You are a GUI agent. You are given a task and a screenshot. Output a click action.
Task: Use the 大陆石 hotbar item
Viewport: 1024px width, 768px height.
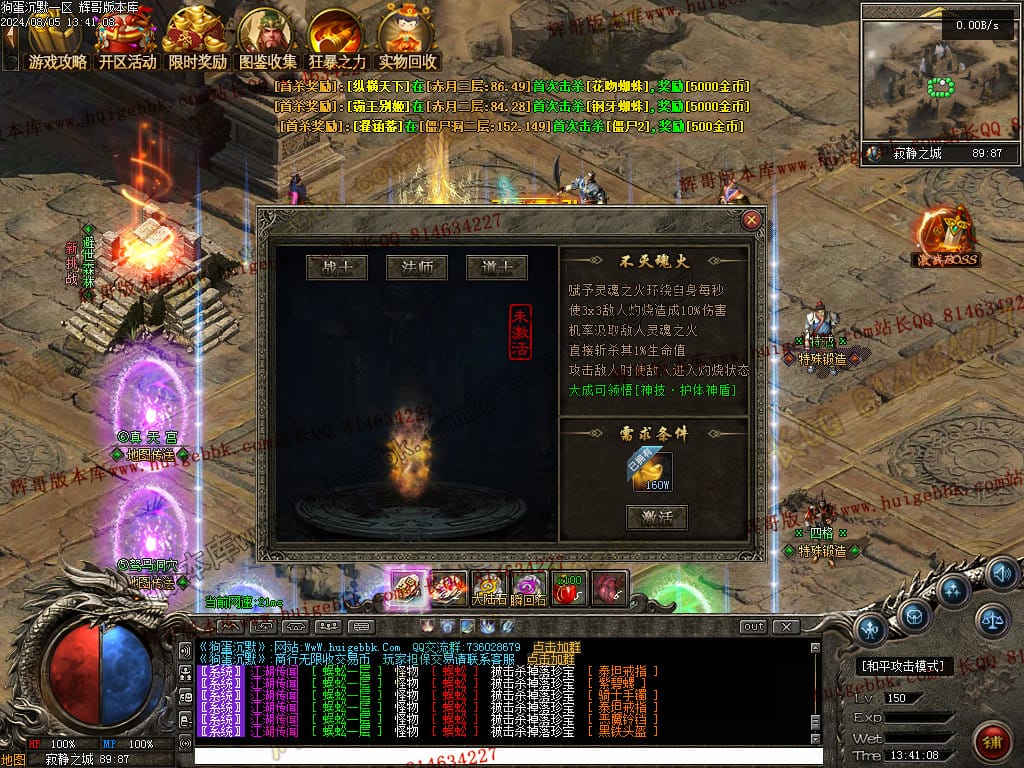point(490,588)
